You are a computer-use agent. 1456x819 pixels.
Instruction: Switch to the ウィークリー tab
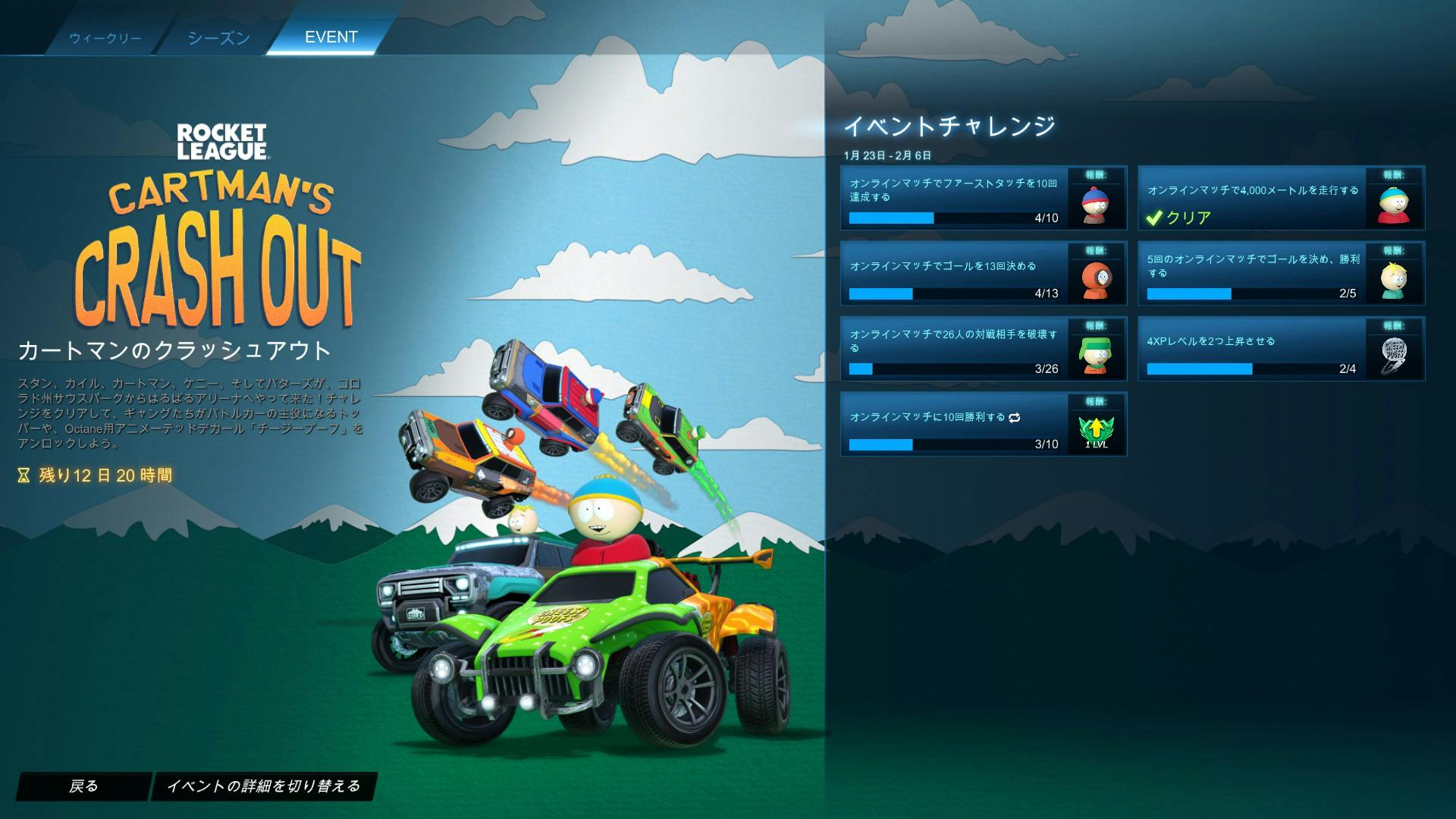(x=105, y=36)
